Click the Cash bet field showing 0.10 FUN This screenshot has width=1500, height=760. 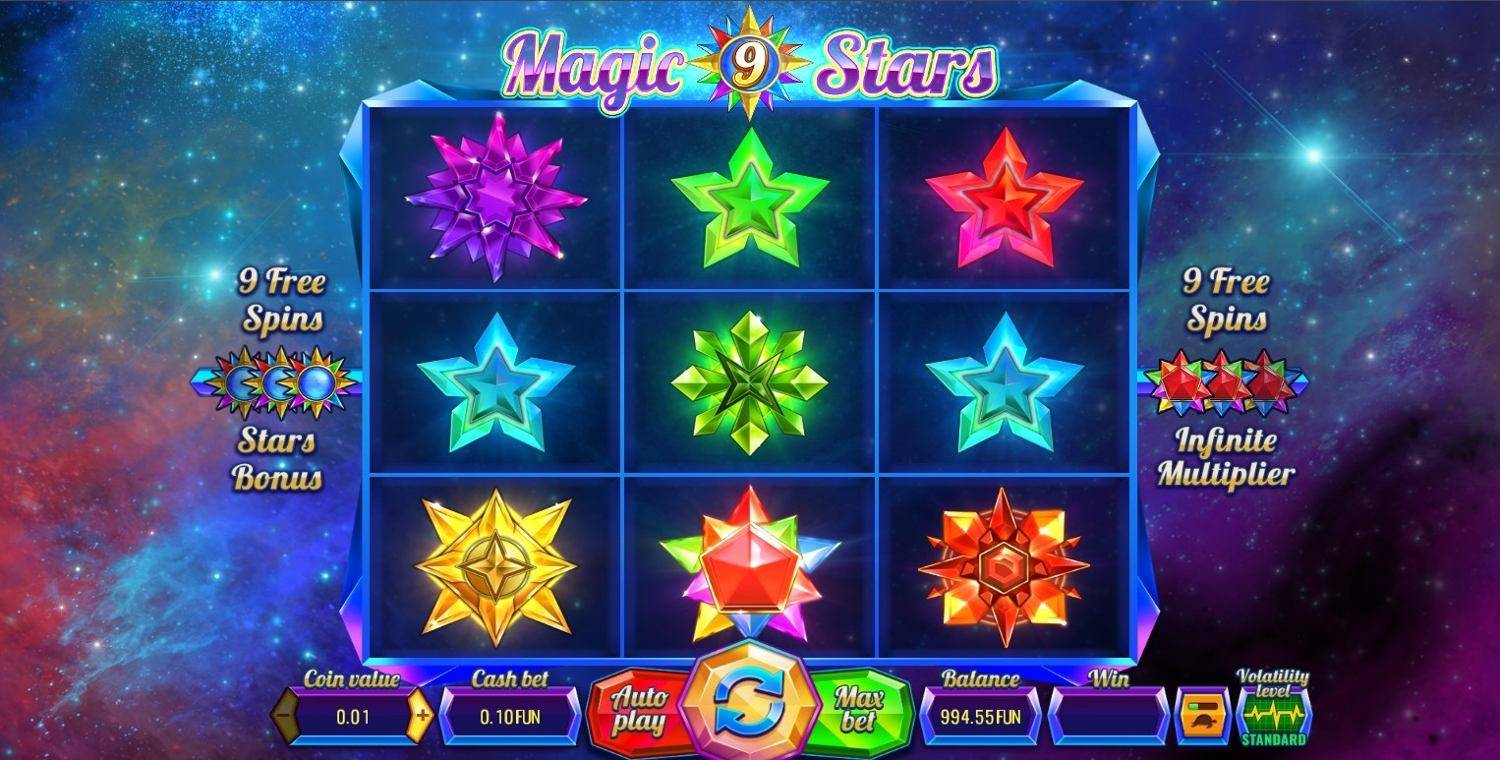[512, 716]
